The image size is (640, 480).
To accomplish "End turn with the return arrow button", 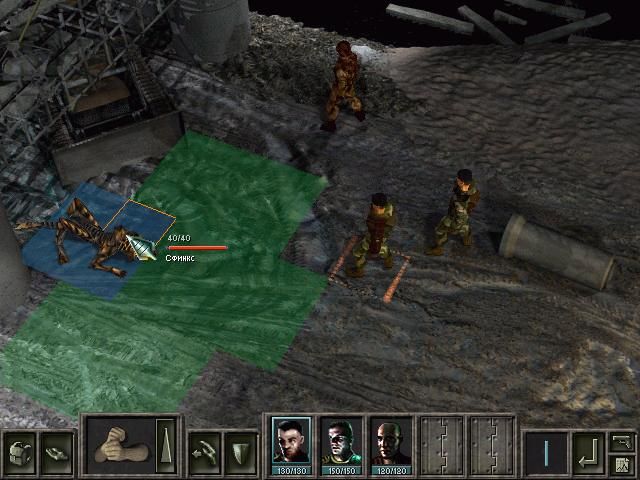I will (587, 451).
